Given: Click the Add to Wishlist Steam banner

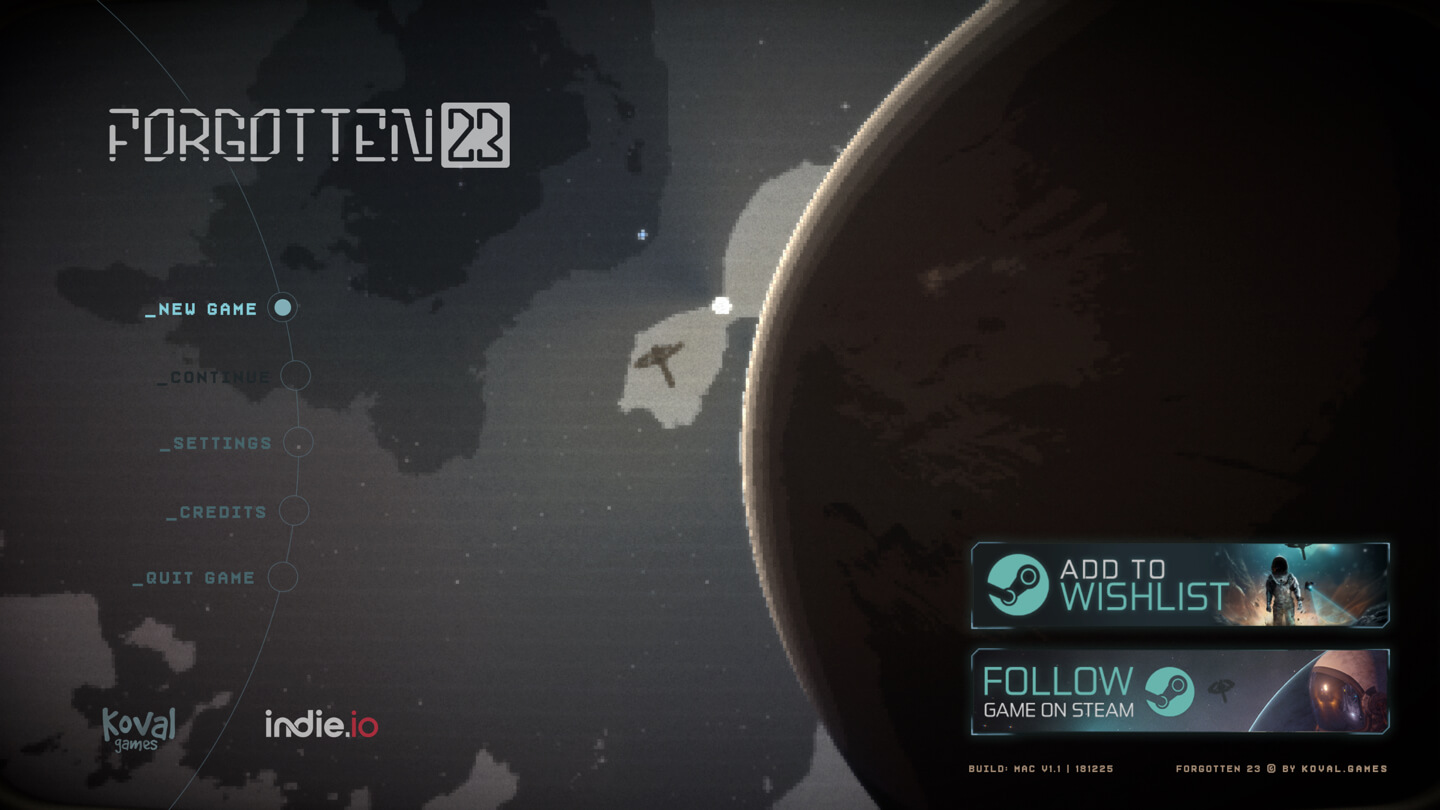Looking at the screenshot, I should pyautogui.click(x=1180, y=586).
